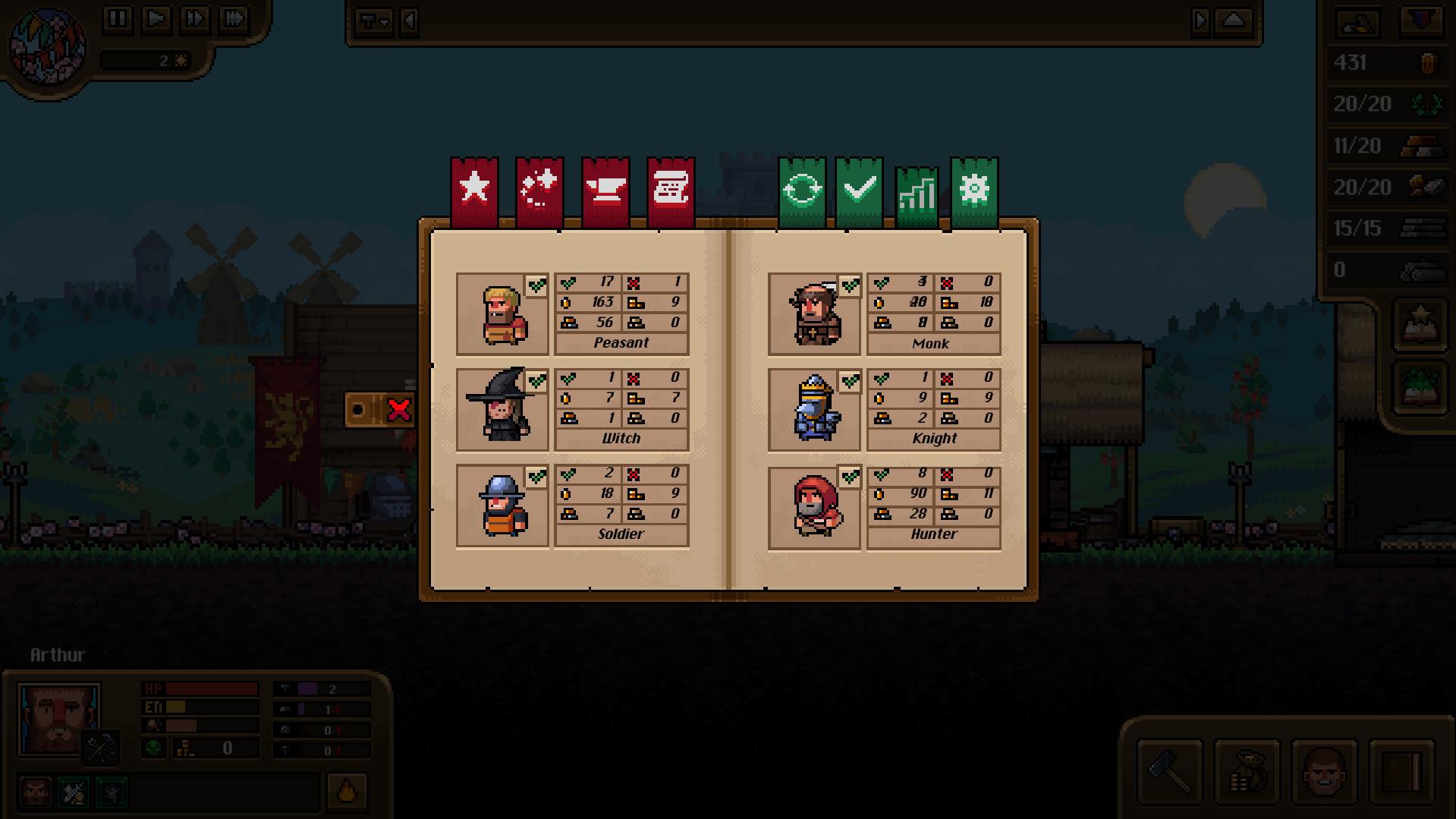Open the hammer dropdown at the top toolbar
Screen dimensions: 1456x819
(374, 21)
